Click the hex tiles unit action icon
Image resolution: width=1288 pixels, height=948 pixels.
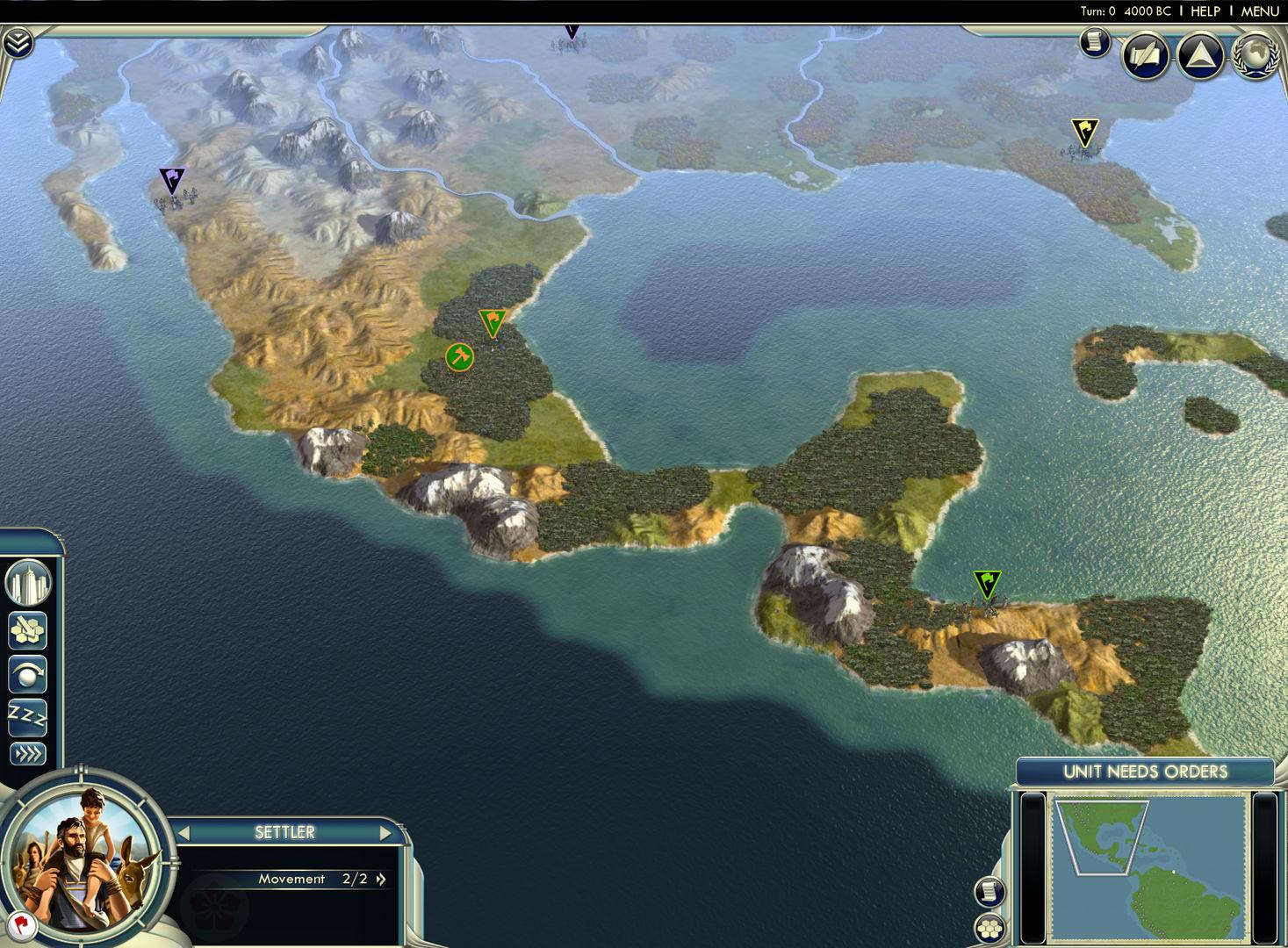pyautogui.click(x=28, y=628)
